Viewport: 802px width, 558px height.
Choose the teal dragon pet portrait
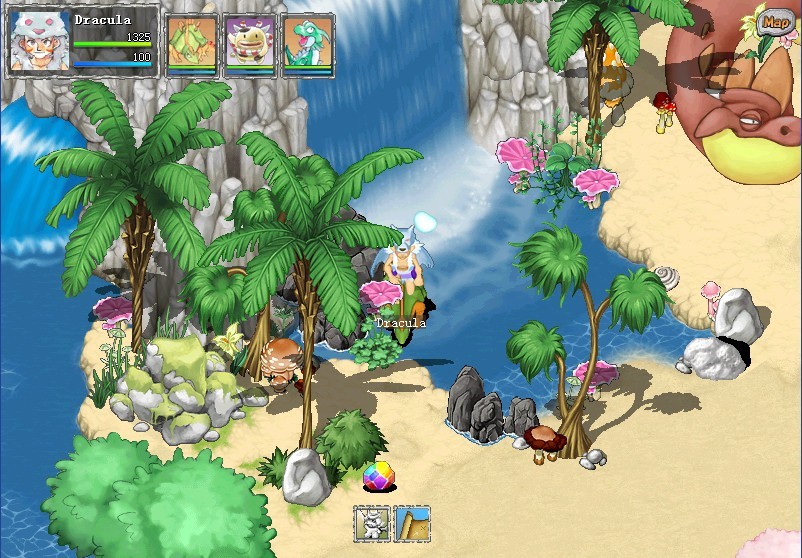pos(308,44)
